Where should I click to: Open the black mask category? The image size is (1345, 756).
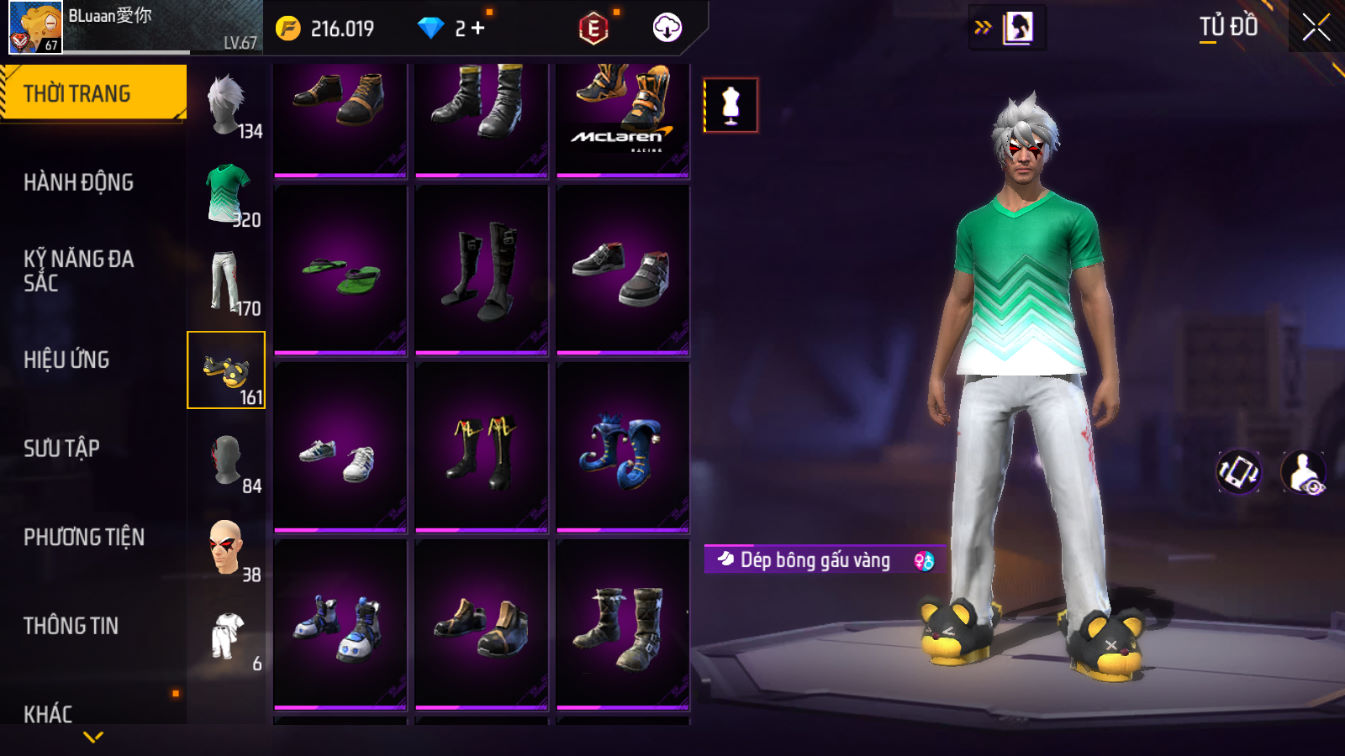[x=227, y=459]
